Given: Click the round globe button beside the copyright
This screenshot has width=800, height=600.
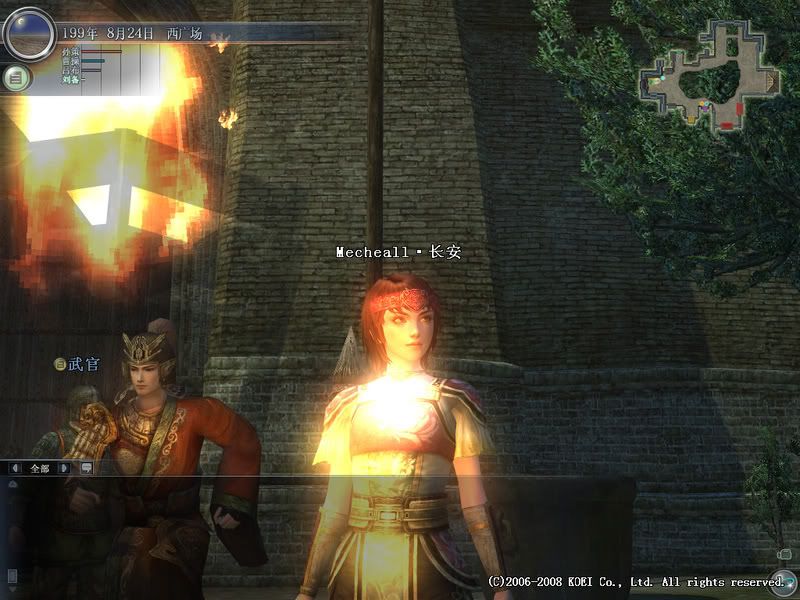Looking at the screenshot, I should pyautogui.click(x=783, y=580).
